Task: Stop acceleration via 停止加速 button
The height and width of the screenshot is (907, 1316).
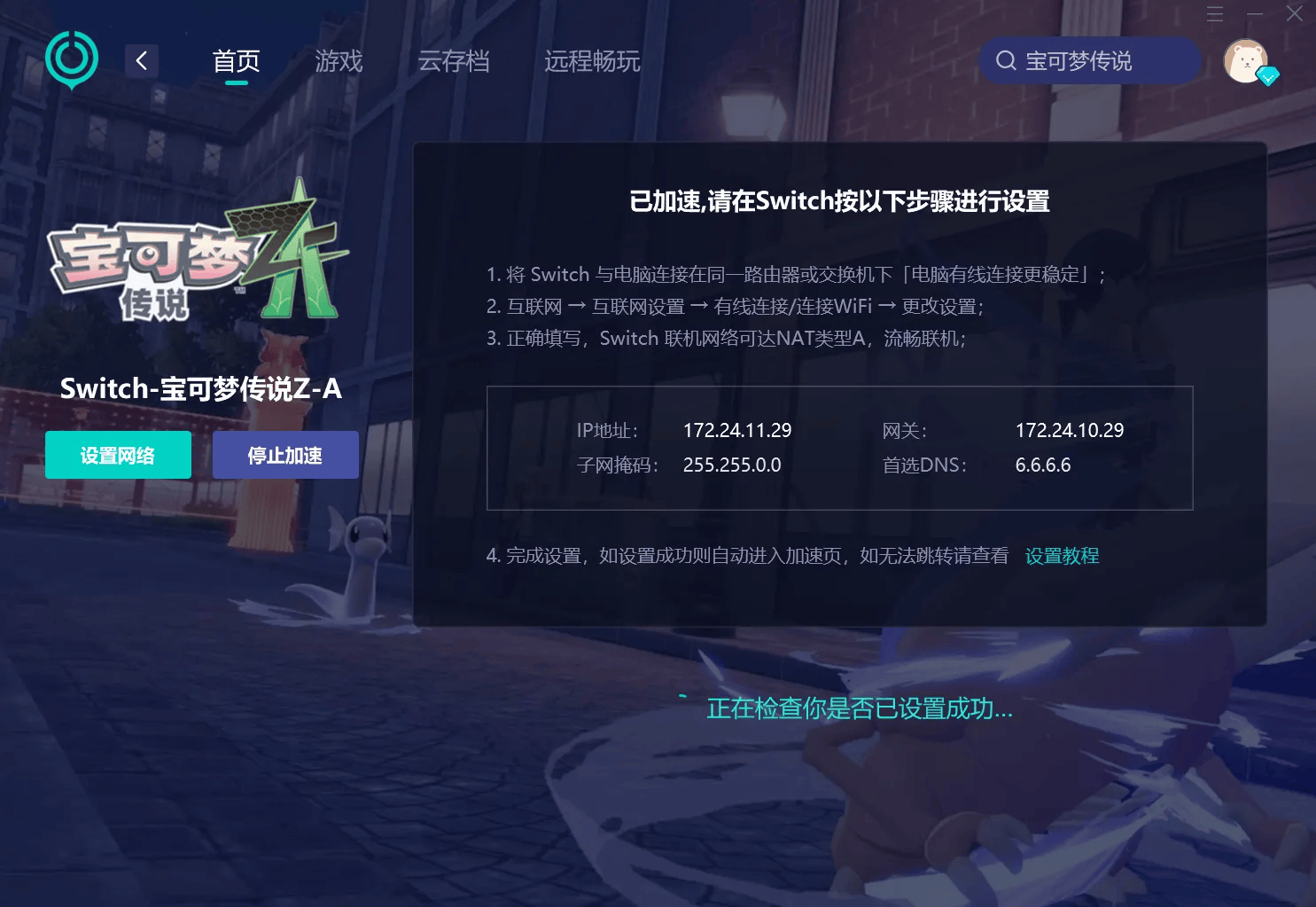Action: pyautogui.click(x=285, y=455)
